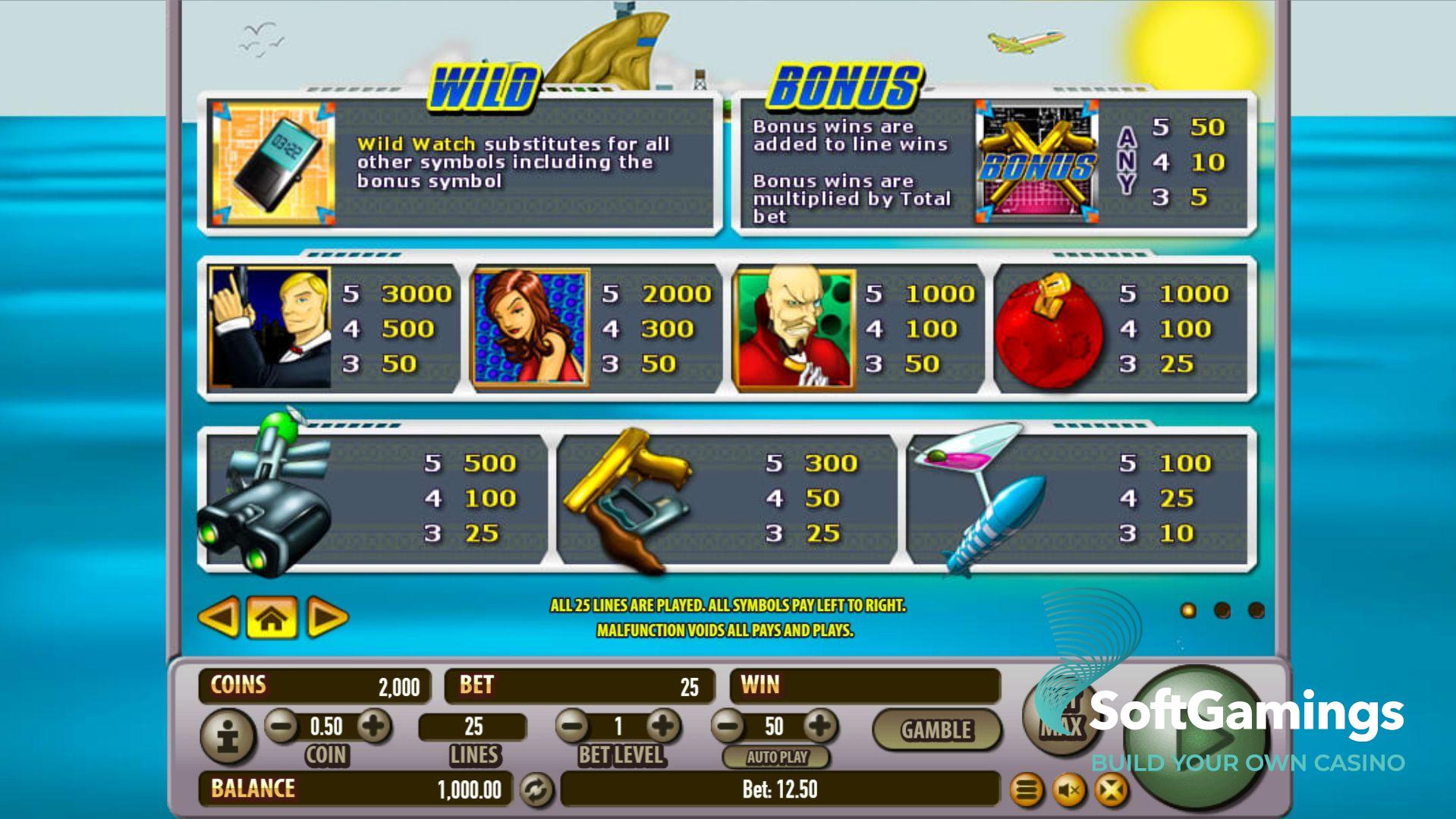The image size is (1456, 819).
Task: Close the game with the X icon
Action: click(x=1111, y=791)
